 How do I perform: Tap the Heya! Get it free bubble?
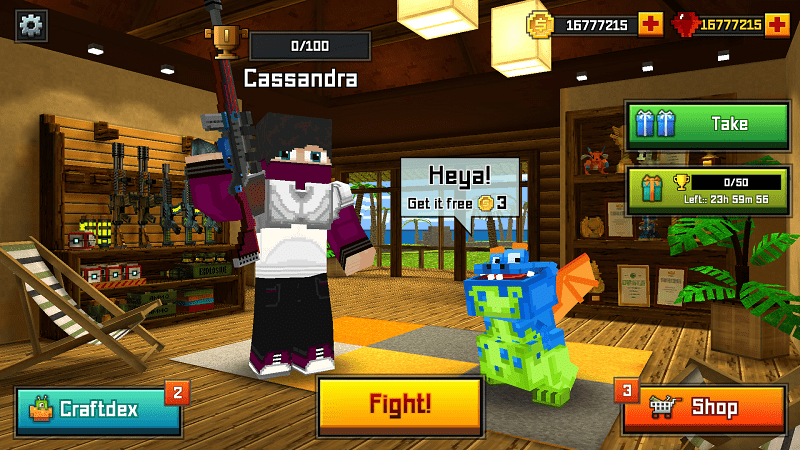[x=459, y=189]
